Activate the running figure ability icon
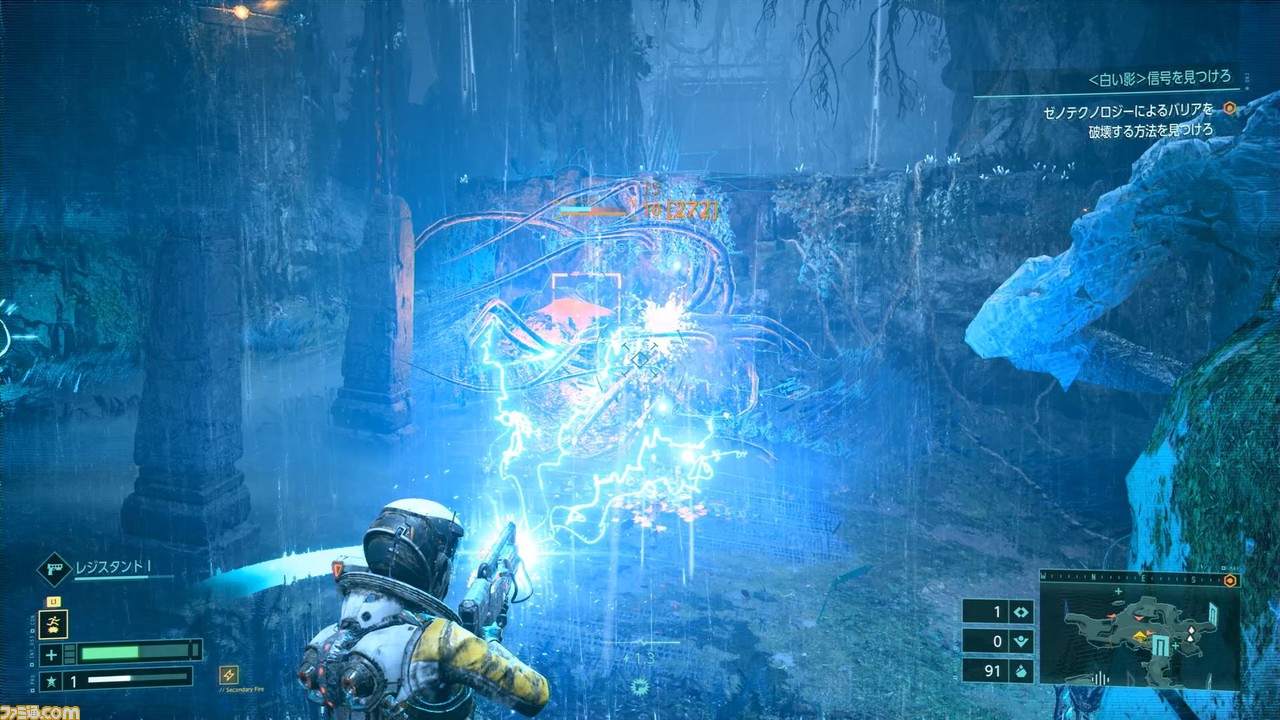 53,625
